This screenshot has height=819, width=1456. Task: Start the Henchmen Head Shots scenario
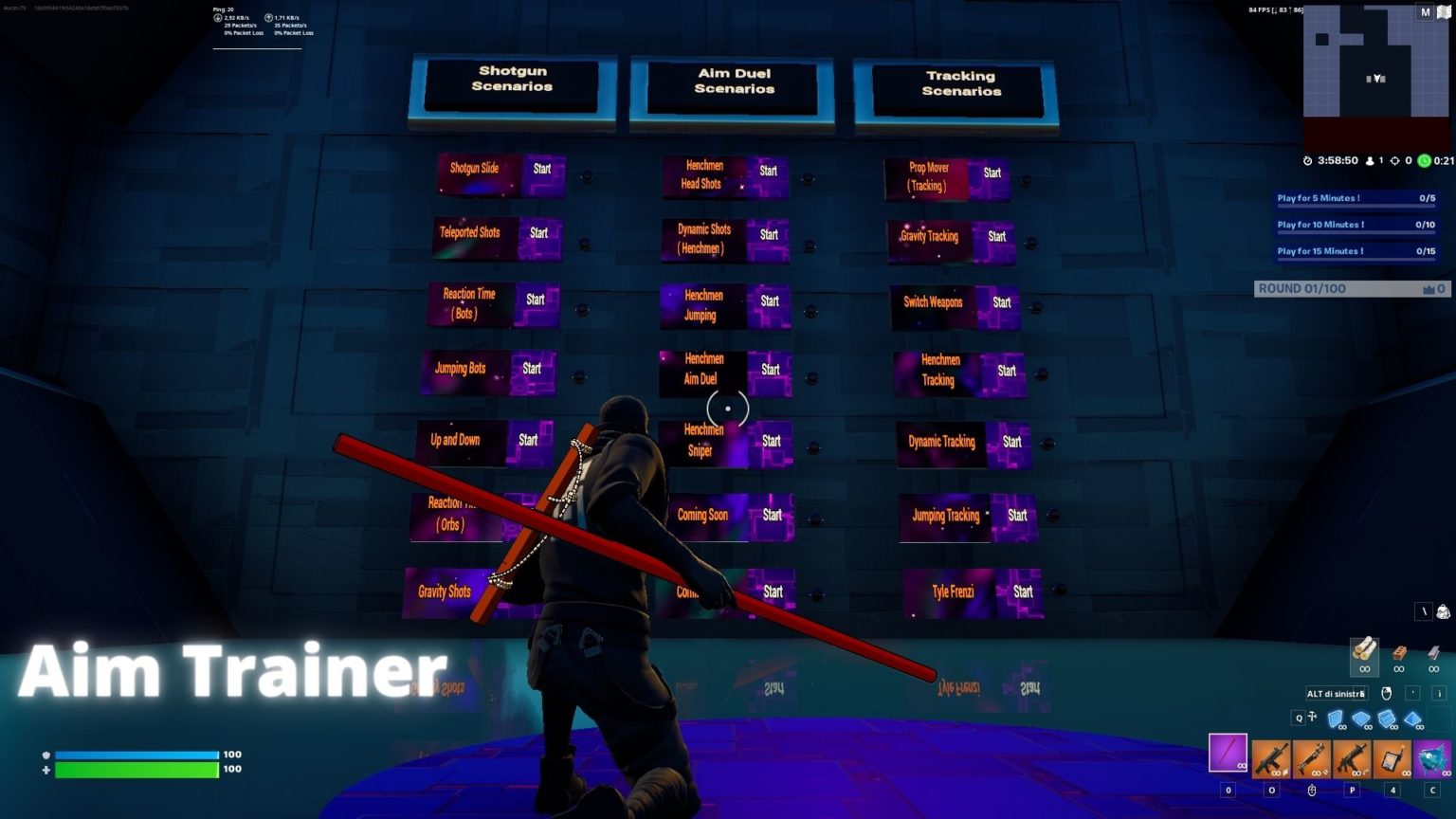point(767,172)
